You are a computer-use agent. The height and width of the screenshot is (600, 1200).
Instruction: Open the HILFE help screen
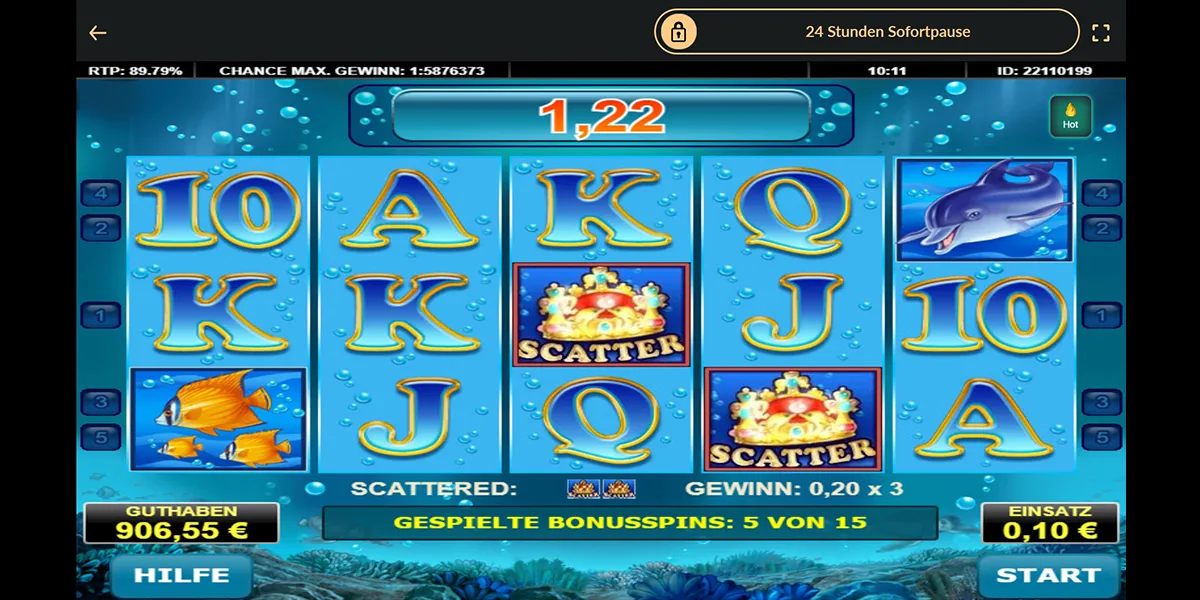point(180,575)
